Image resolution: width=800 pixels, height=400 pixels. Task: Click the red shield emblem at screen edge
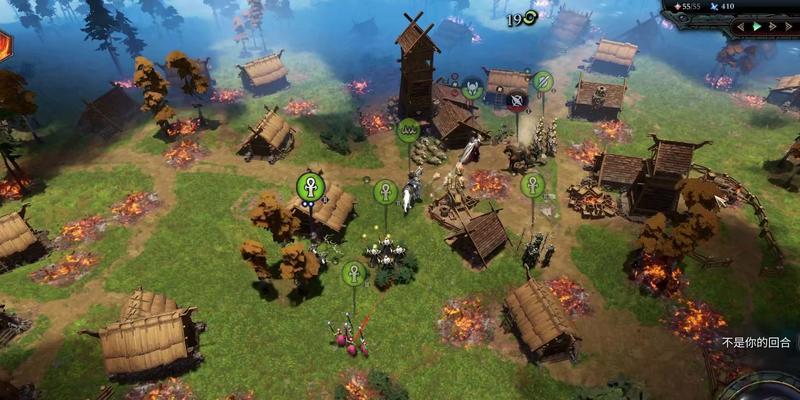click(4, 45)
